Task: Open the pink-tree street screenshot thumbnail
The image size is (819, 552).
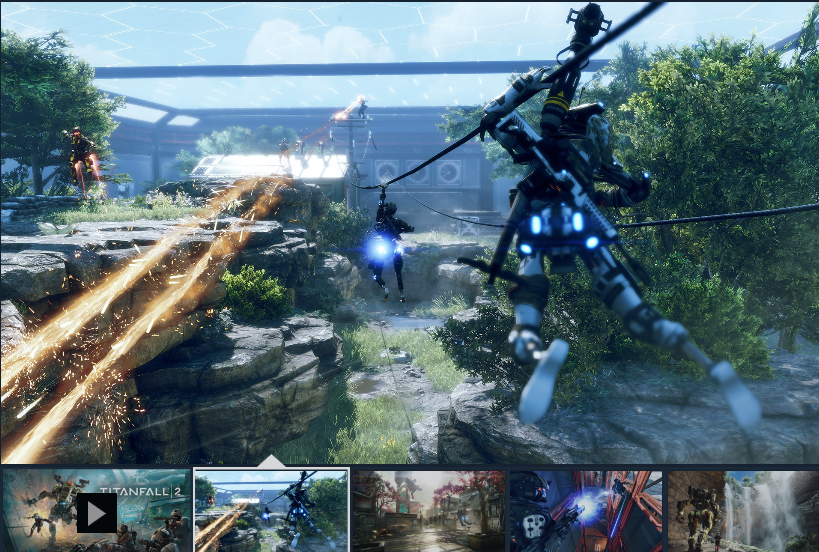Action: pyautogui.click(x=428, y=511)
